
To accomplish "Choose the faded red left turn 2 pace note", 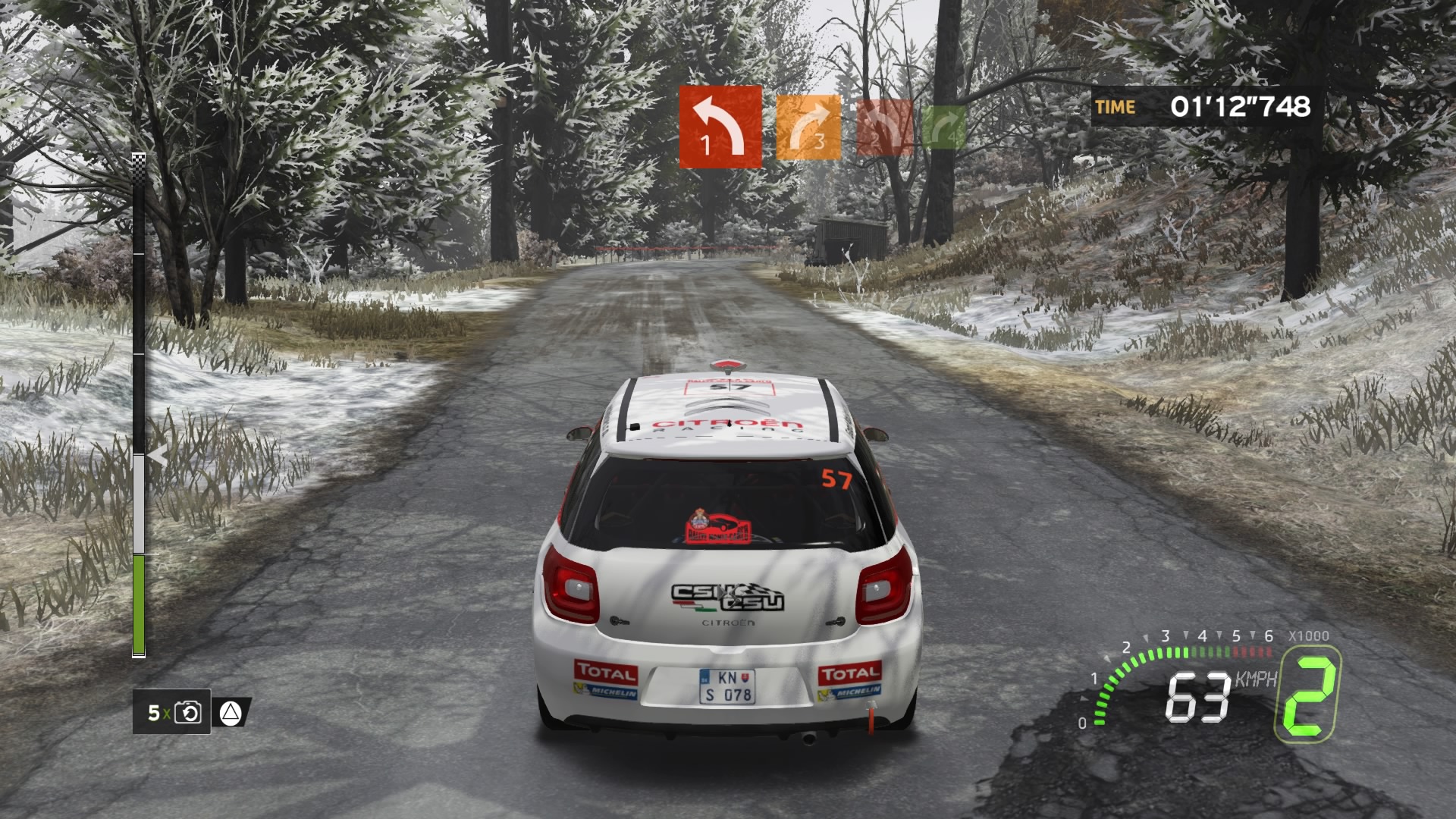I will [884, 128].
